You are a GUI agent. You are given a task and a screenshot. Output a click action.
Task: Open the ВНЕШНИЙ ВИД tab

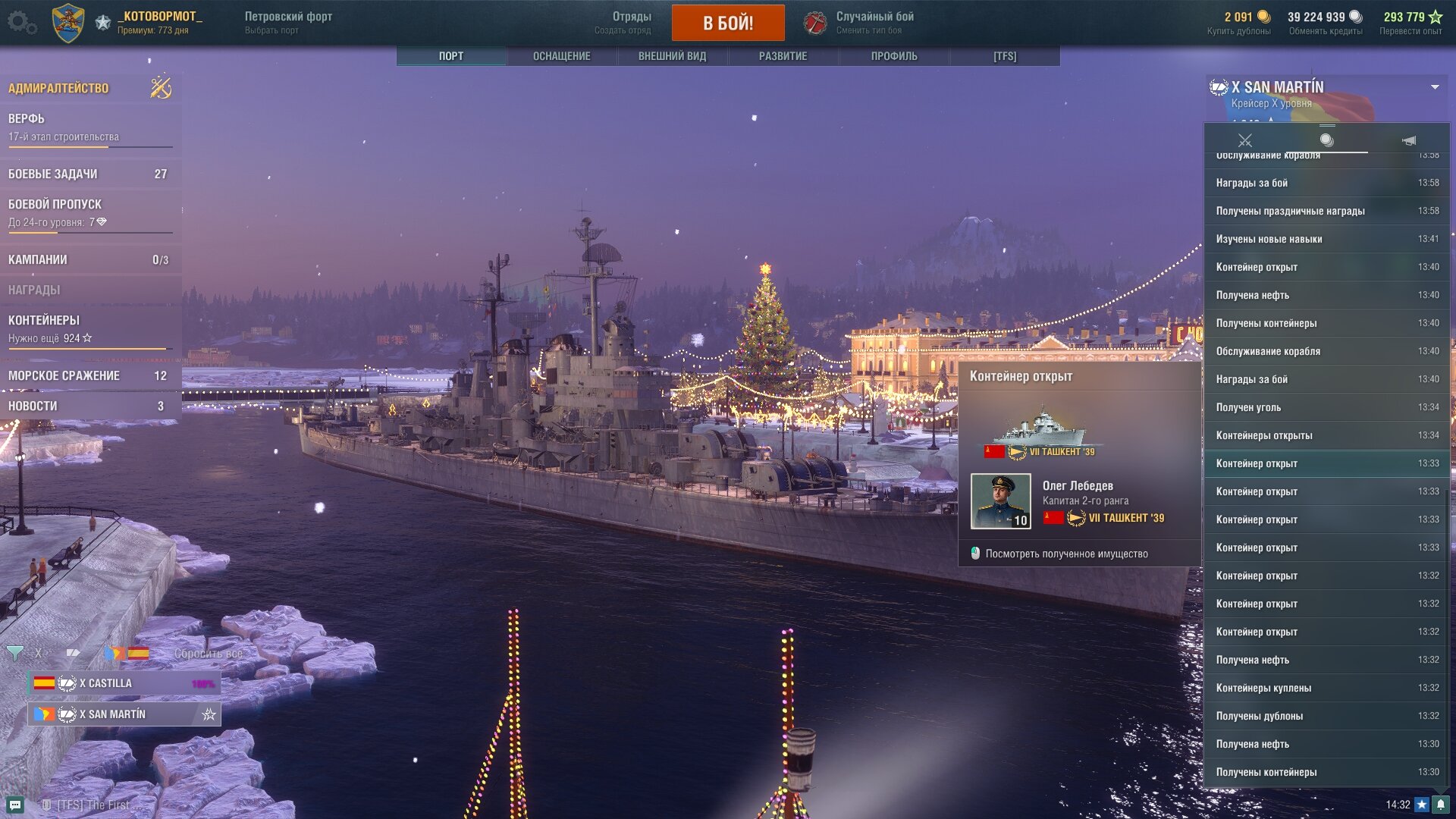click(672, 56)
